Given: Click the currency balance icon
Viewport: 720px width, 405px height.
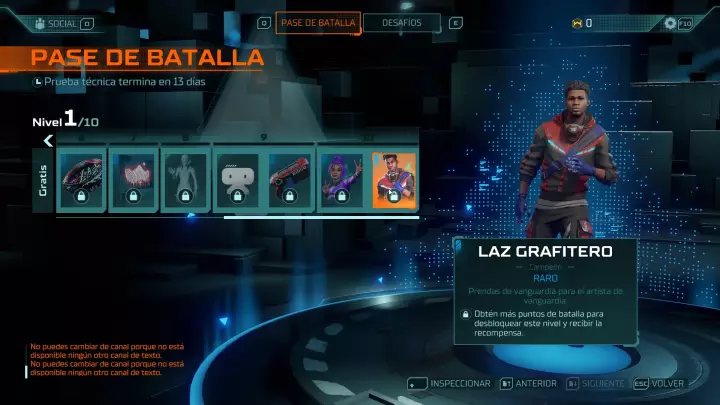Looking at the screenshot, I should click(x=576, y=23).
